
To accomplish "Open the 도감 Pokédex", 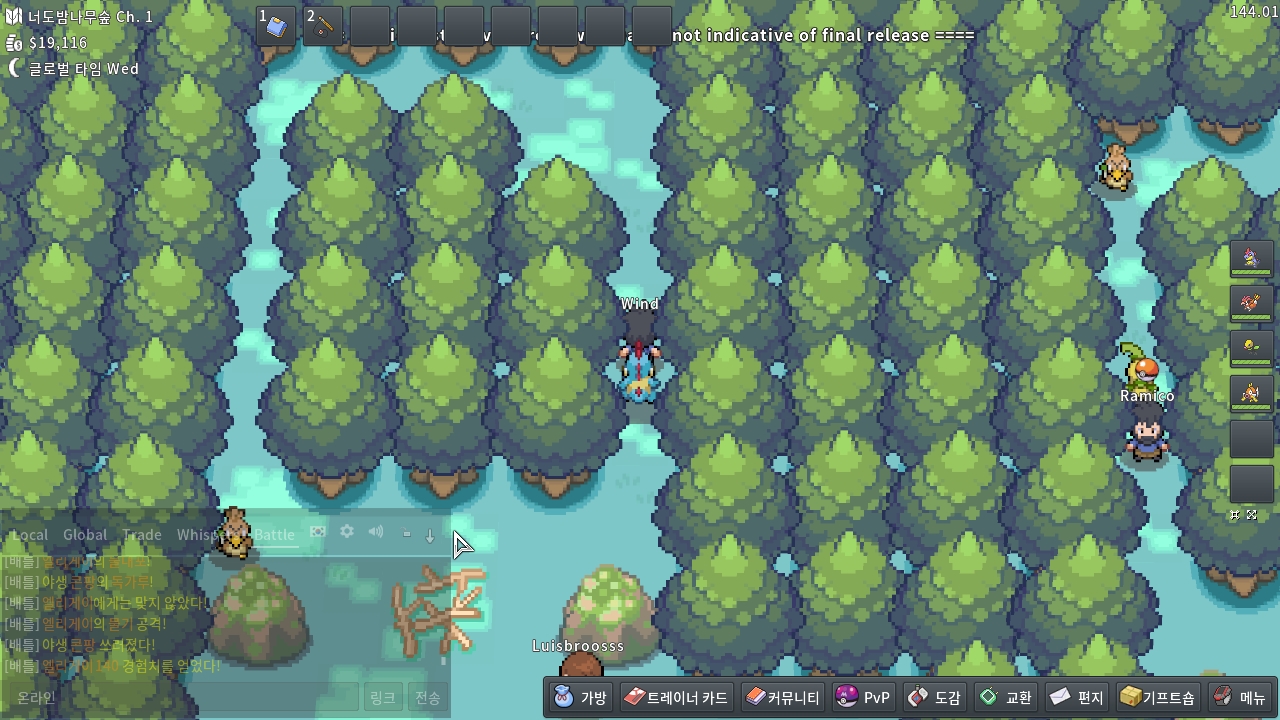I will 934,697.
